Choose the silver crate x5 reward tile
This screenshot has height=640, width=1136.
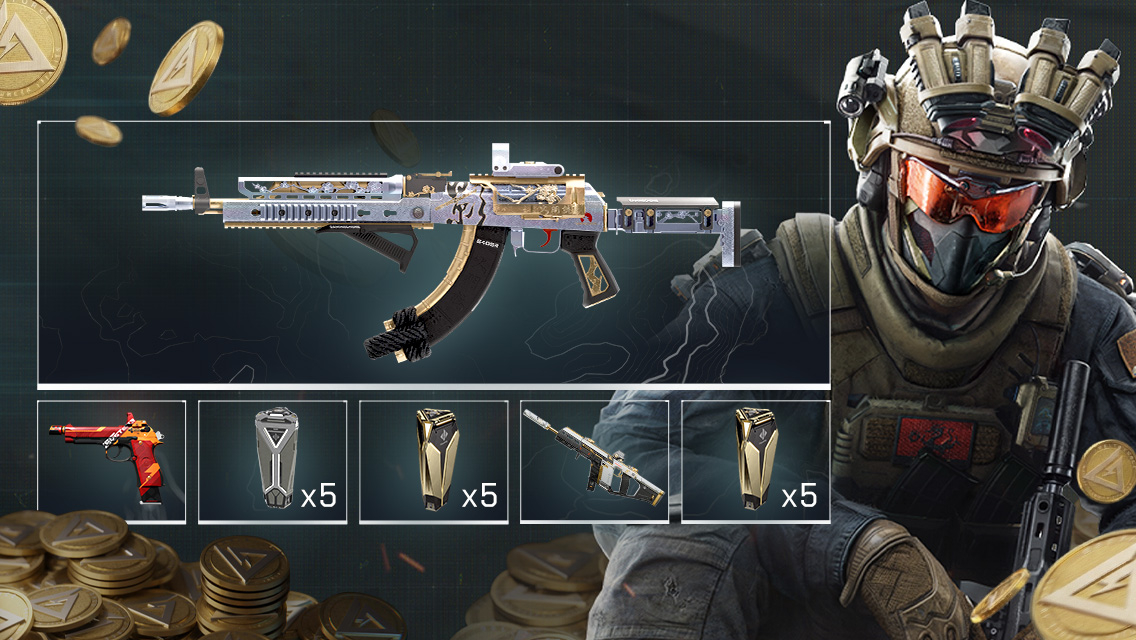(x=273, y=461)
